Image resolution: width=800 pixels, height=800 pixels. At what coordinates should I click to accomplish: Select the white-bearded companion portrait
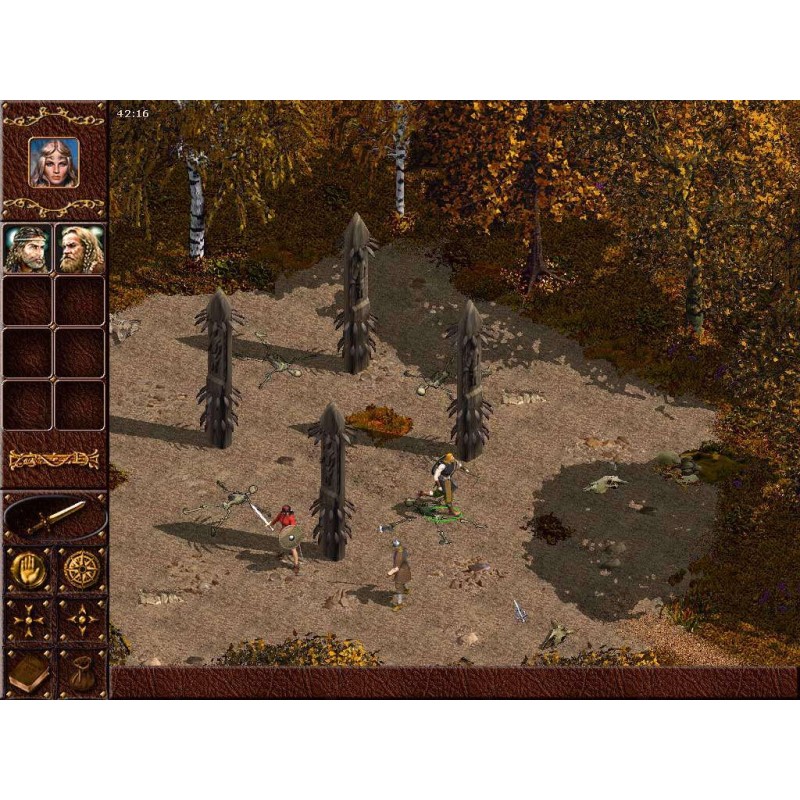tap(80, 248)
